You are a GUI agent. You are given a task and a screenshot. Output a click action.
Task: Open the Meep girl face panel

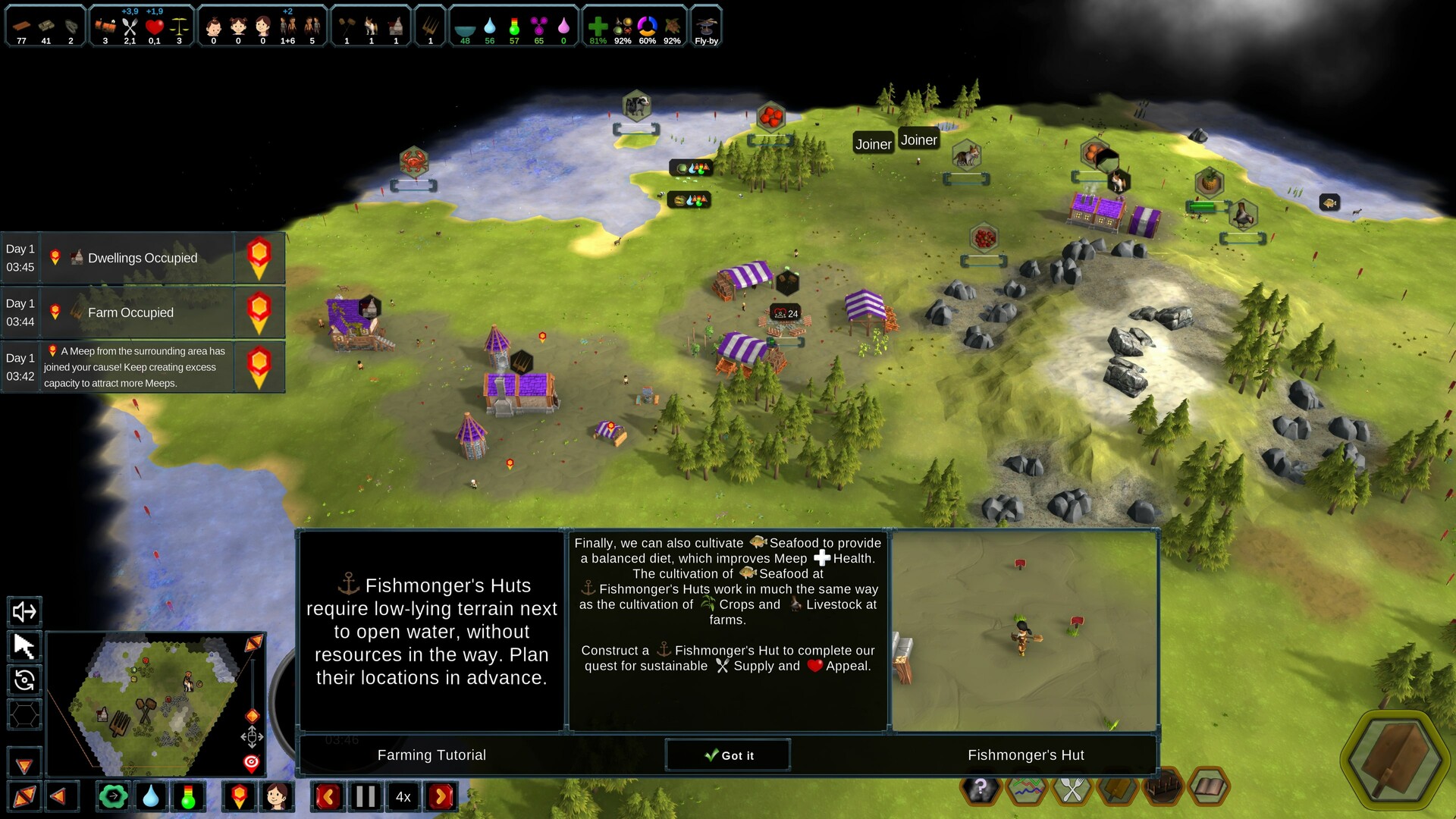[277, 796]
